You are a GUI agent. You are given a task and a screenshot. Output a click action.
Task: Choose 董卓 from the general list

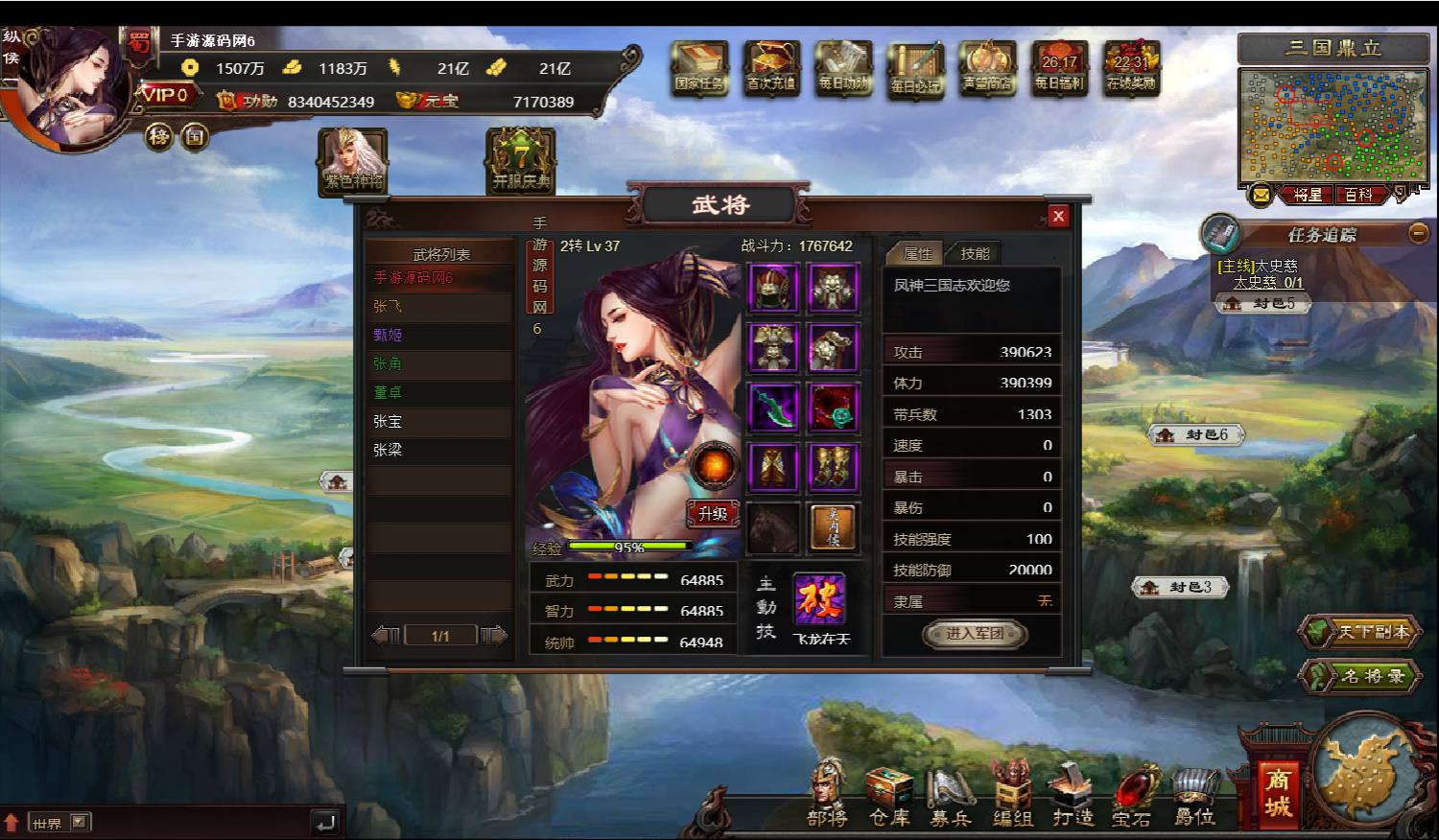coord(389,392)
